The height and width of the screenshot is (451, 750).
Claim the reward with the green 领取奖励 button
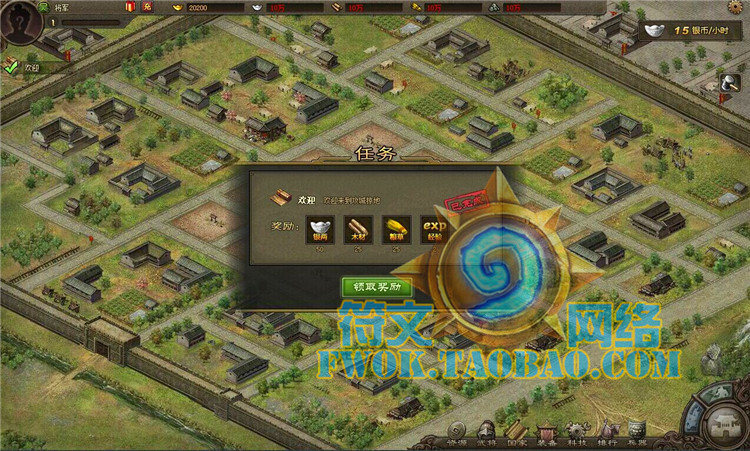coord(376,287)
